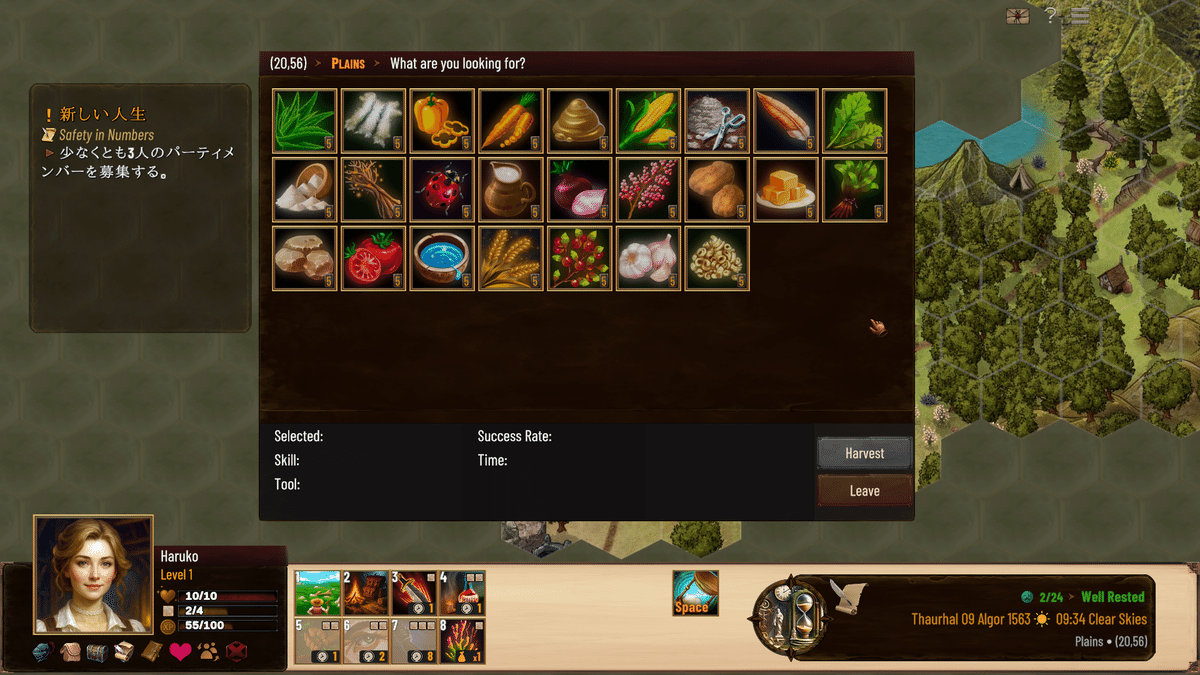Select the wool and shears item
Screen dimensions: 1200x675
717,121
